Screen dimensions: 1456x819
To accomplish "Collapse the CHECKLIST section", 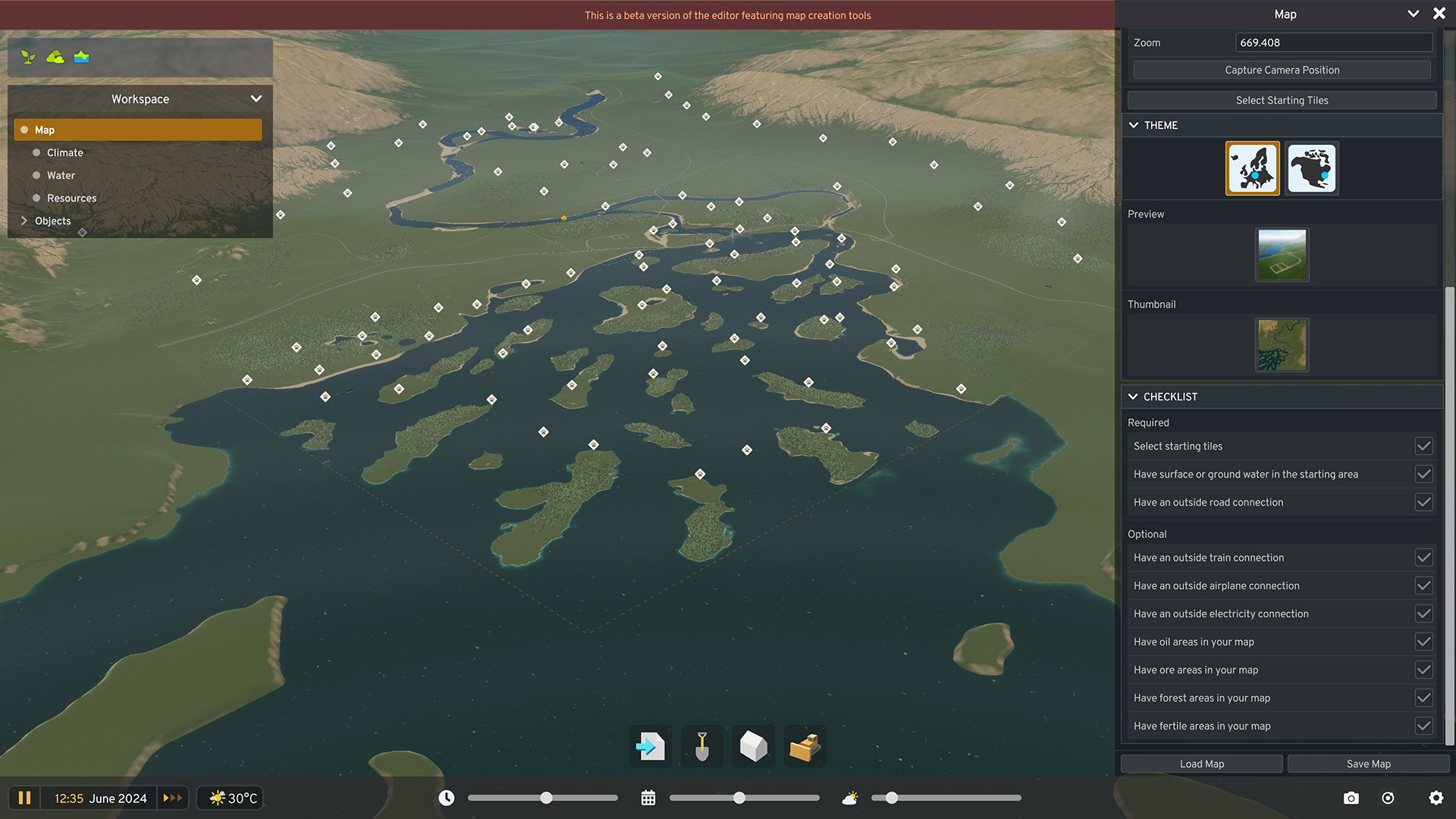I will coord(1134,397).
